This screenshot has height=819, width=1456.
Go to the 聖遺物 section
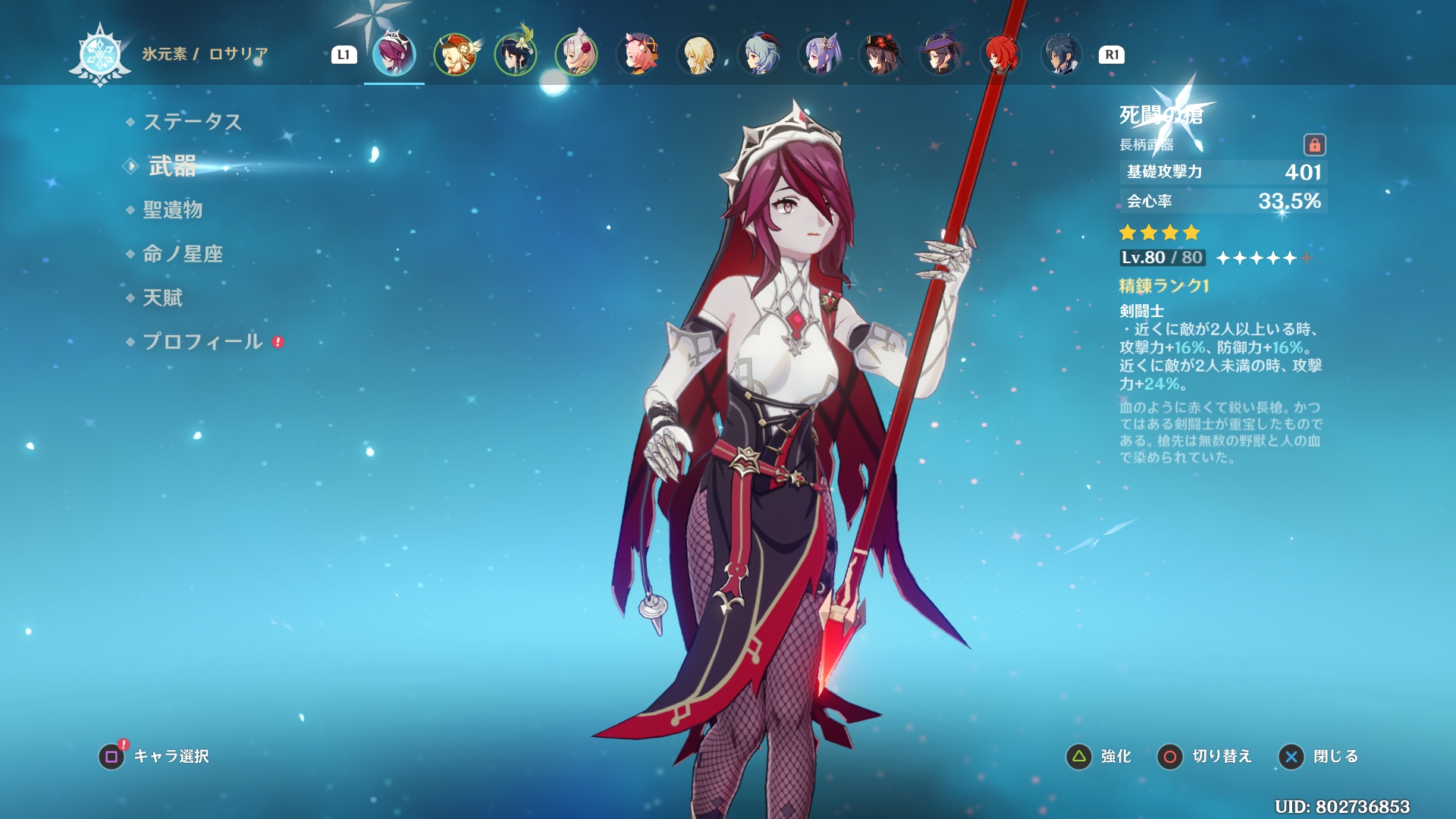point(172,210)
